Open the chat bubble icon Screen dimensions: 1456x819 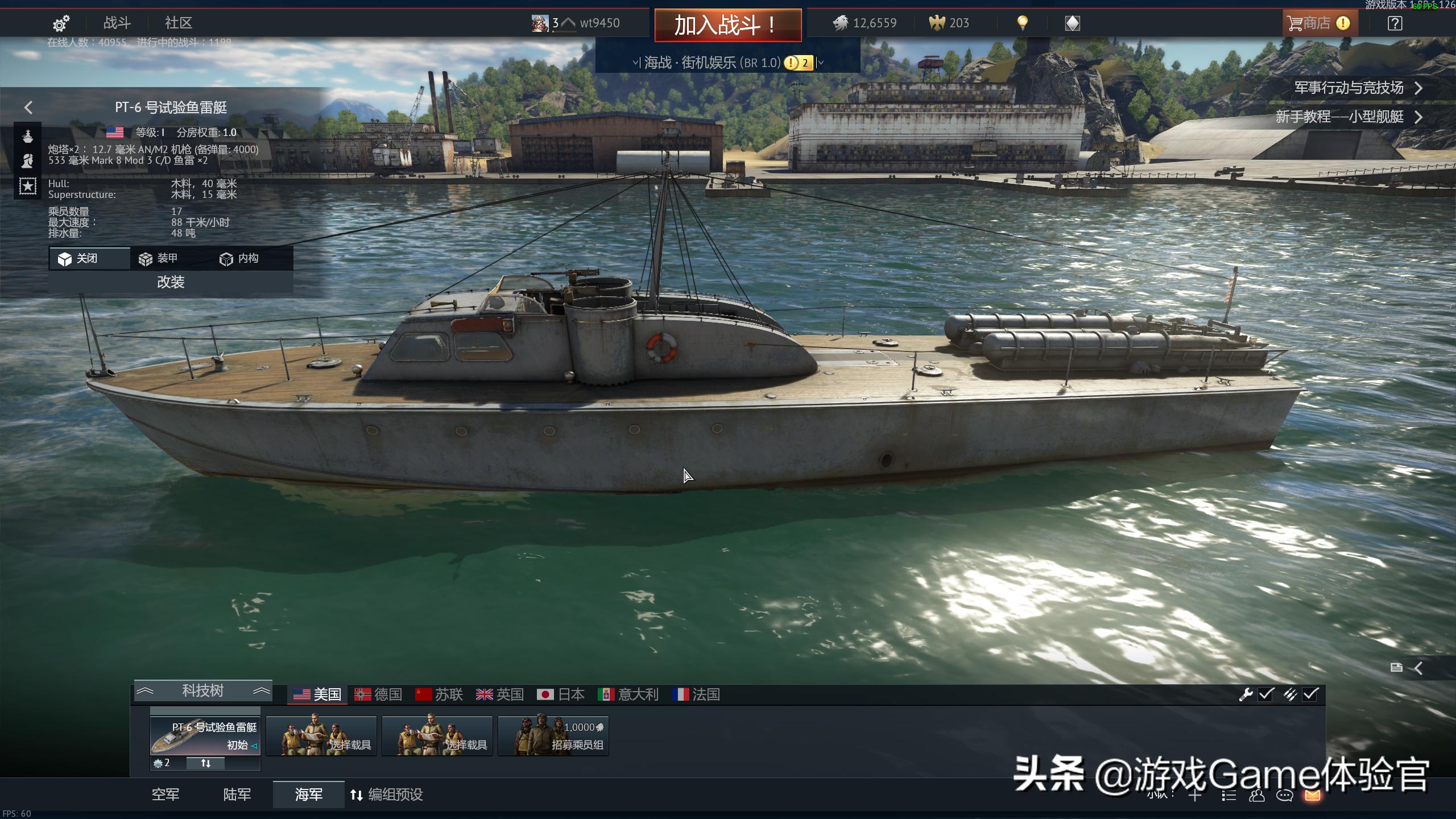1284,796
